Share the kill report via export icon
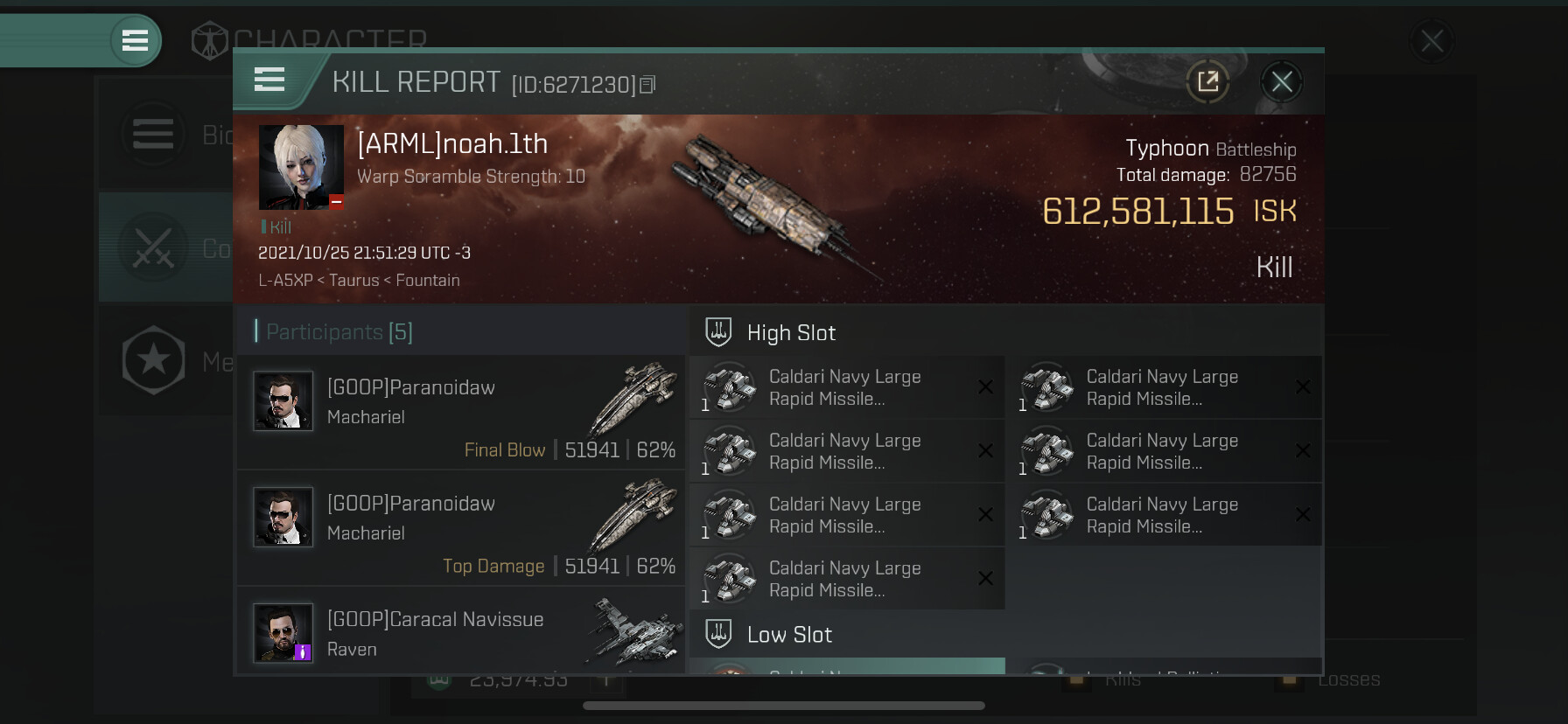This screenshot has width=1568, height=724. [1207, 82]
